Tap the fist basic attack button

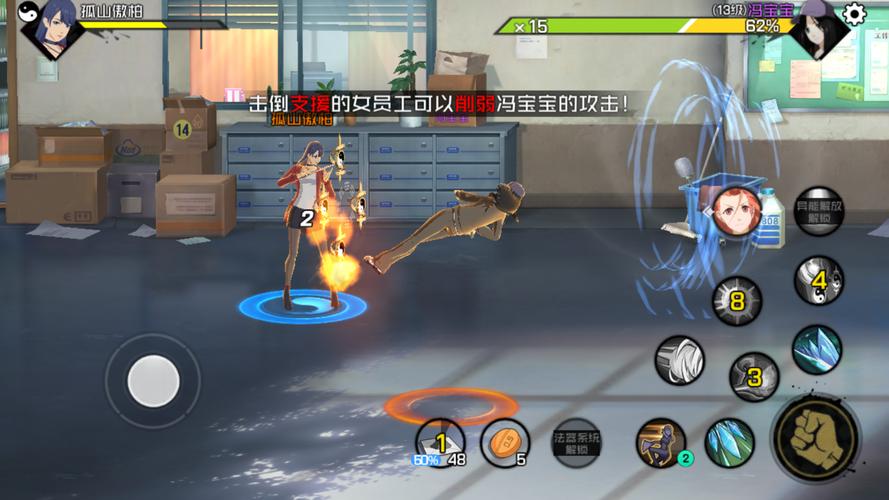coord(815,438)
